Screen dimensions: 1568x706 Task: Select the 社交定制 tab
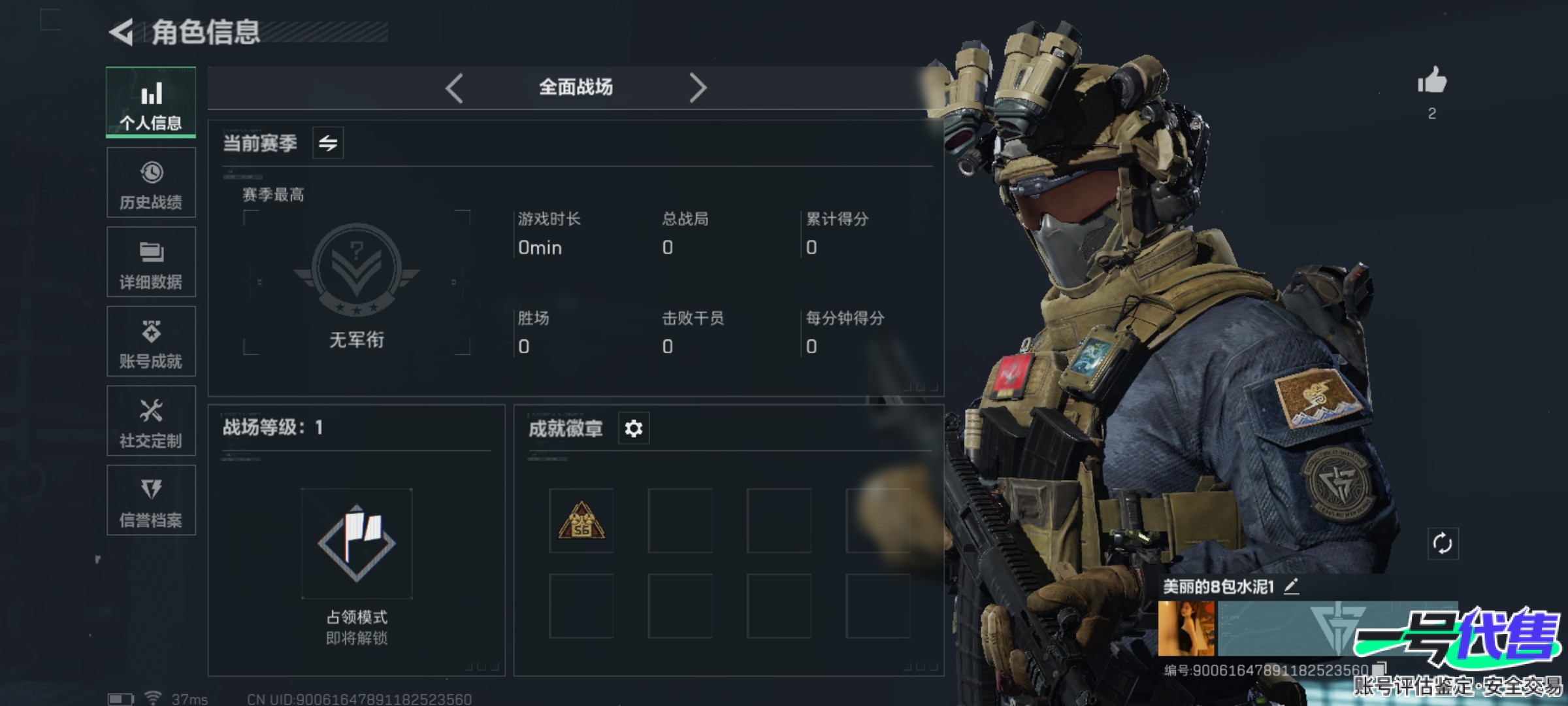(x=151, y=421)
